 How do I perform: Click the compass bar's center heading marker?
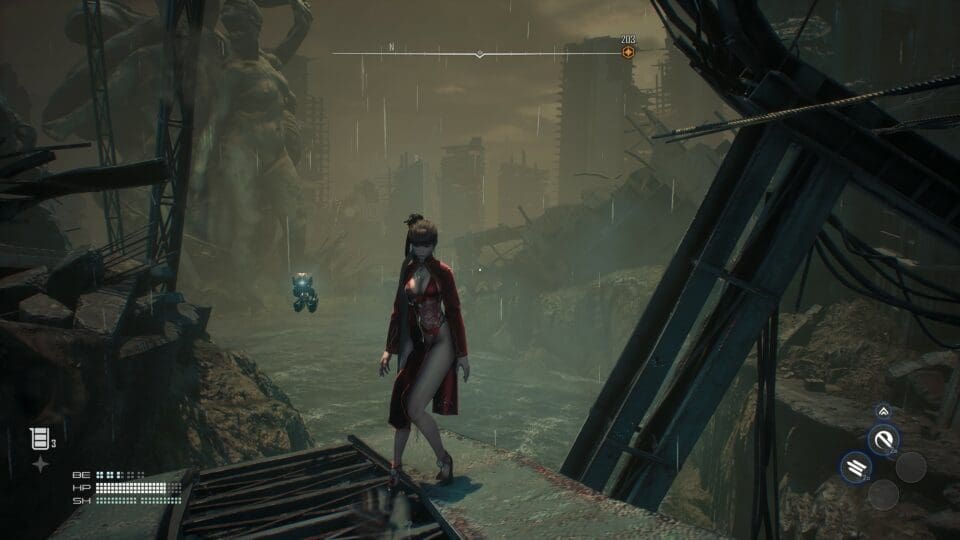(480, 54)
